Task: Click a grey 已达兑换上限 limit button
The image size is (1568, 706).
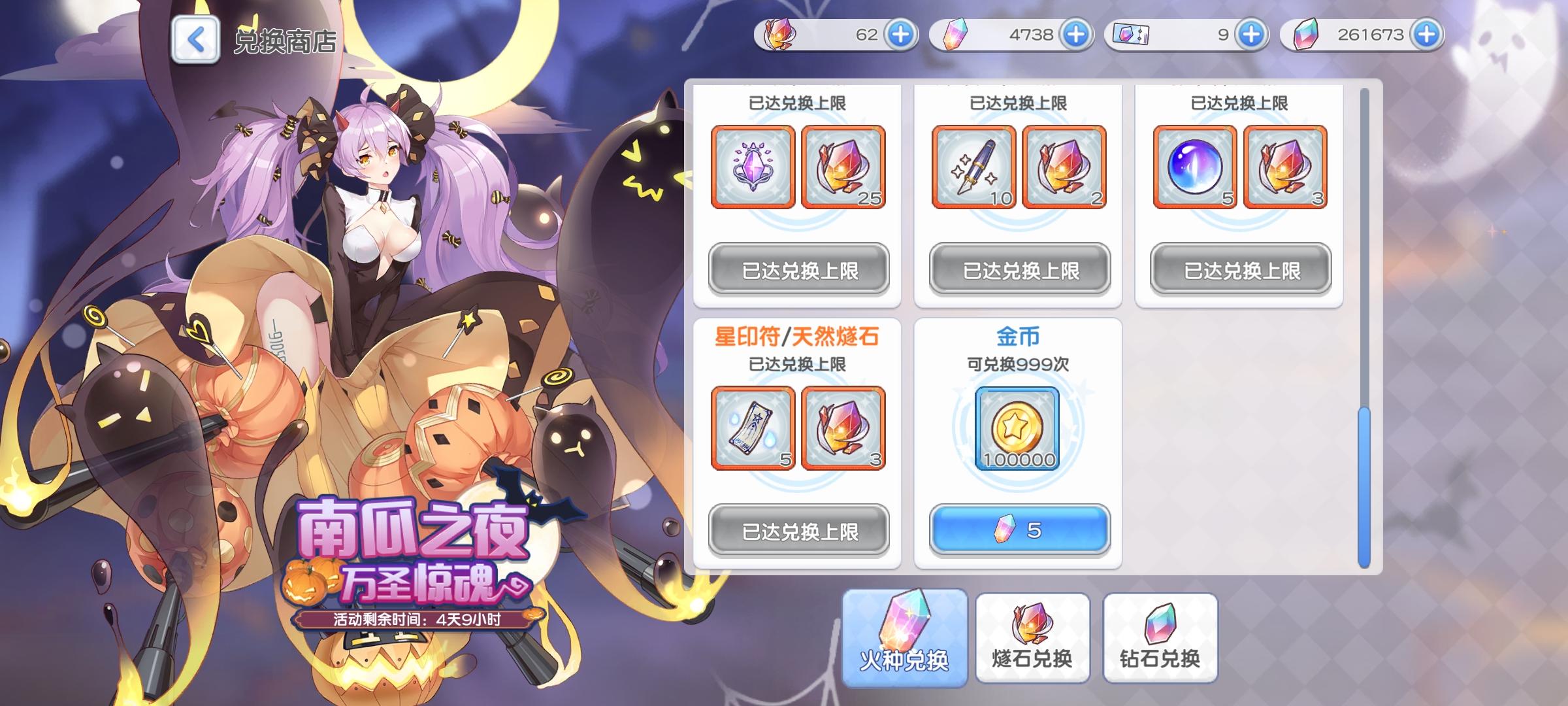Action: 800,269
